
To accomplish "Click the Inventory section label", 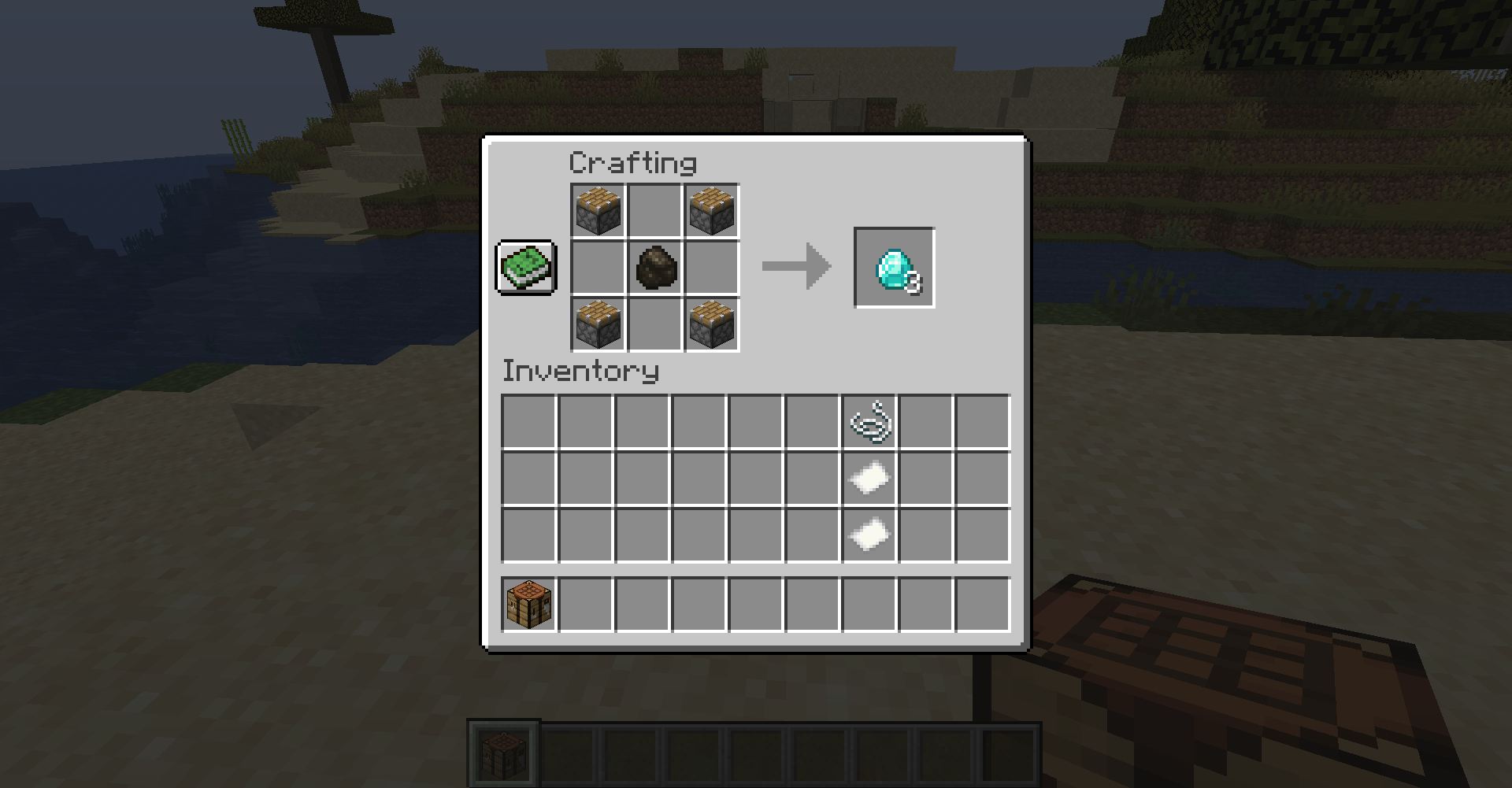I will (x=580, y=371).
